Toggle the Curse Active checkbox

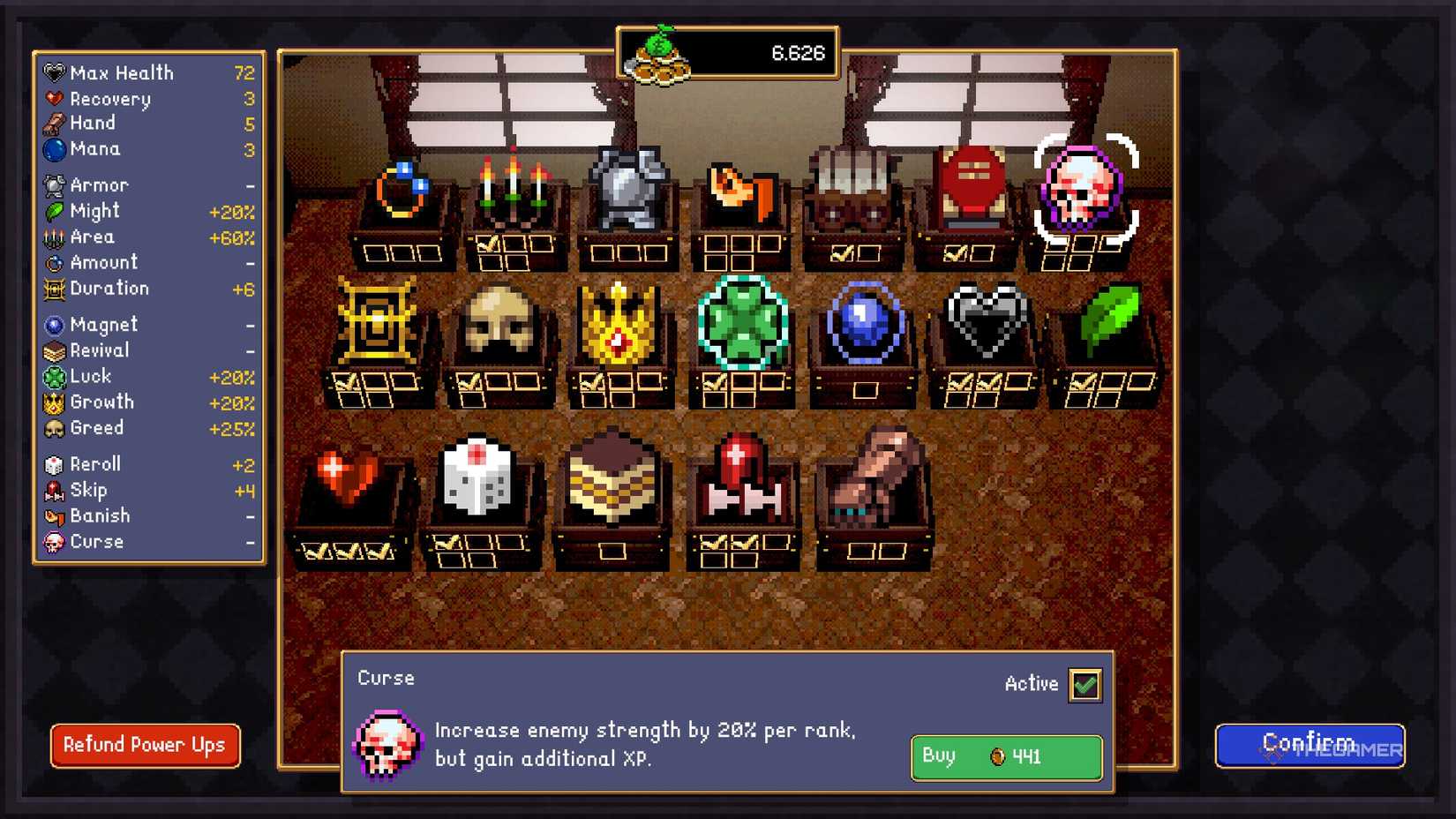pos(1087,684)
